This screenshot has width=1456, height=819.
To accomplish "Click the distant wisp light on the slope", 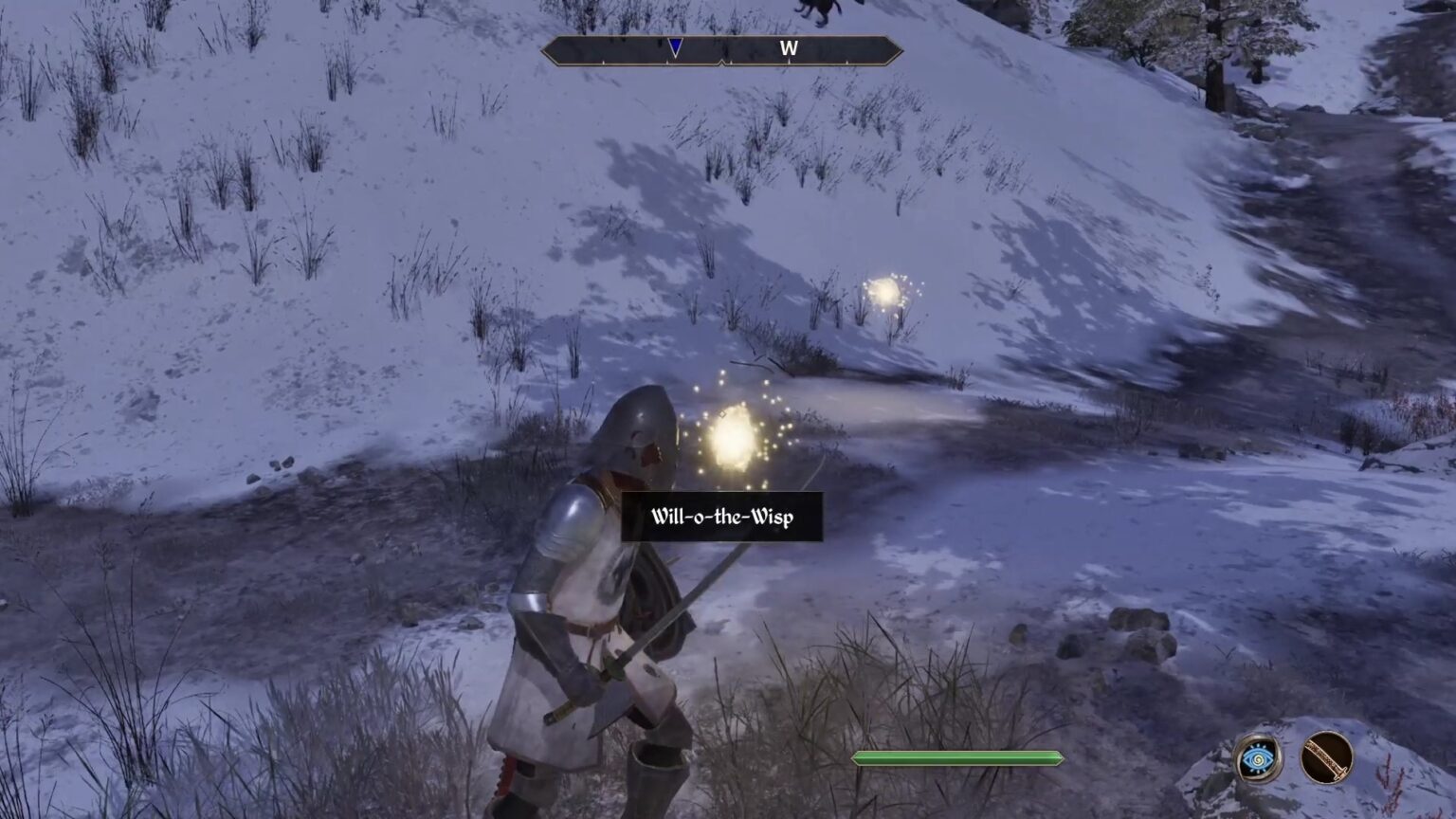I will (885, 294).
